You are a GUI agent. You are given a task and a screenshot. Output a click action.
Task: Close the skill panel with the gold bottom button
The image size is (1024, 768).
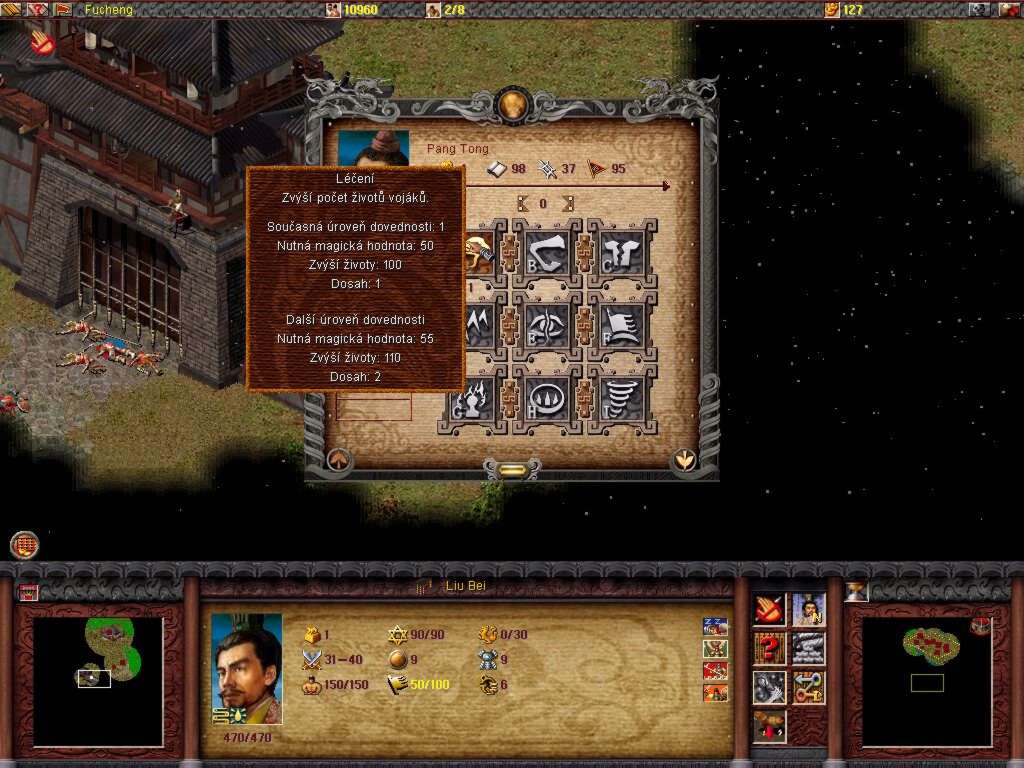pos(511,469)
